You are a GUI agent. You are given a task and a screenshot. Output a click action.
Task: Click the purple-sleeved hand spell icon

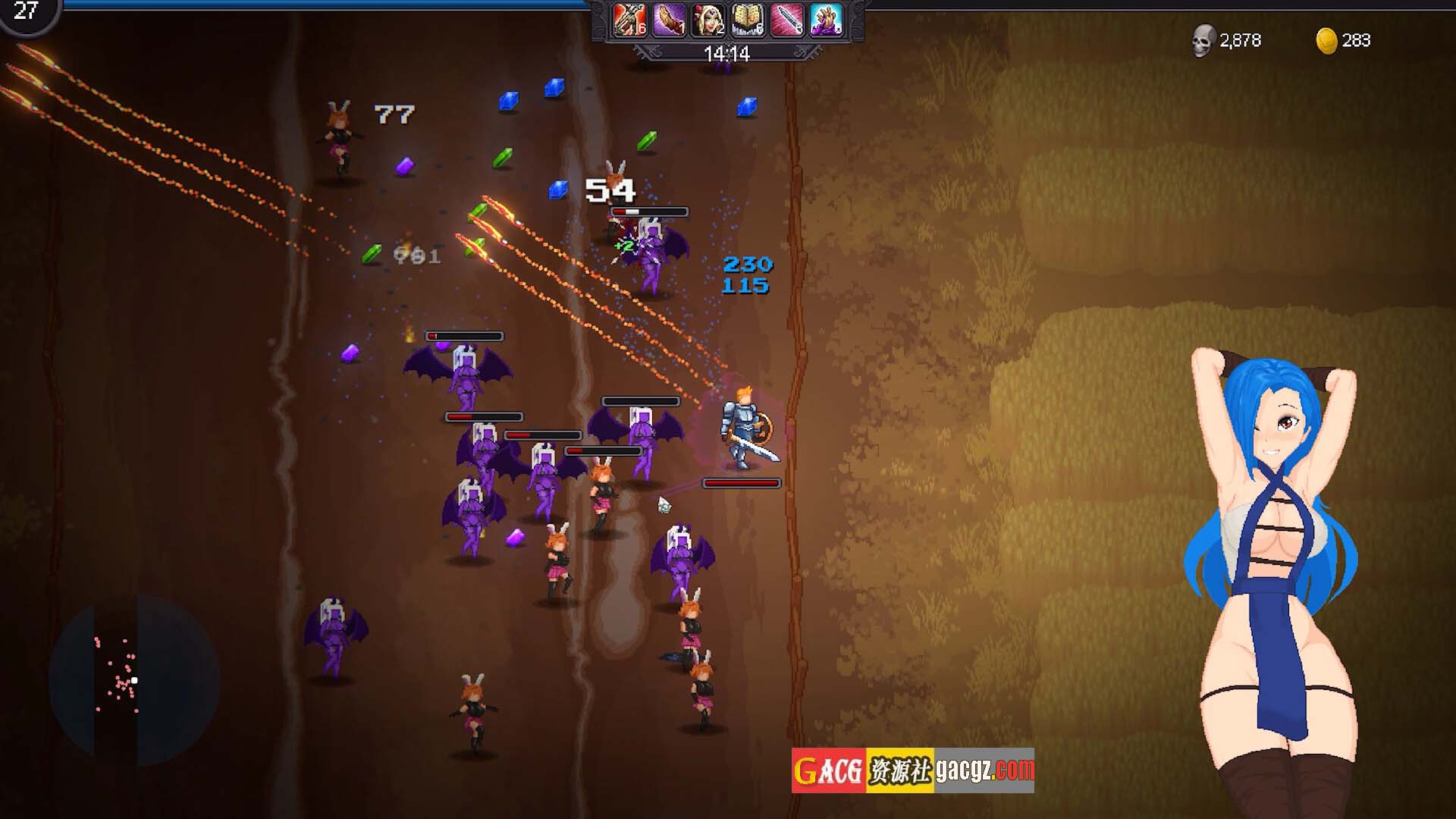click(826, 20)
